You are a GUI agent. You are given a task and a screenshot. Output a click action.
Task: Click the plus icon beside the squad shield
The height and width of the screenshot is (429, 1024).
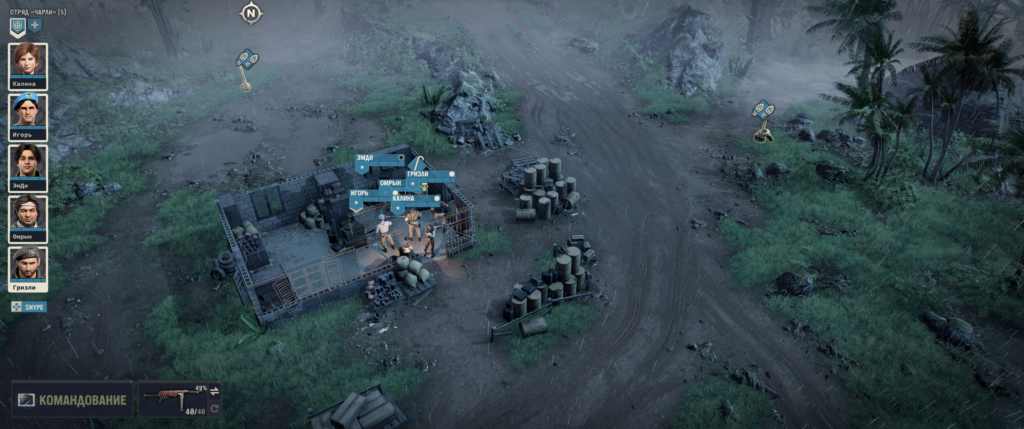[35, 26]
